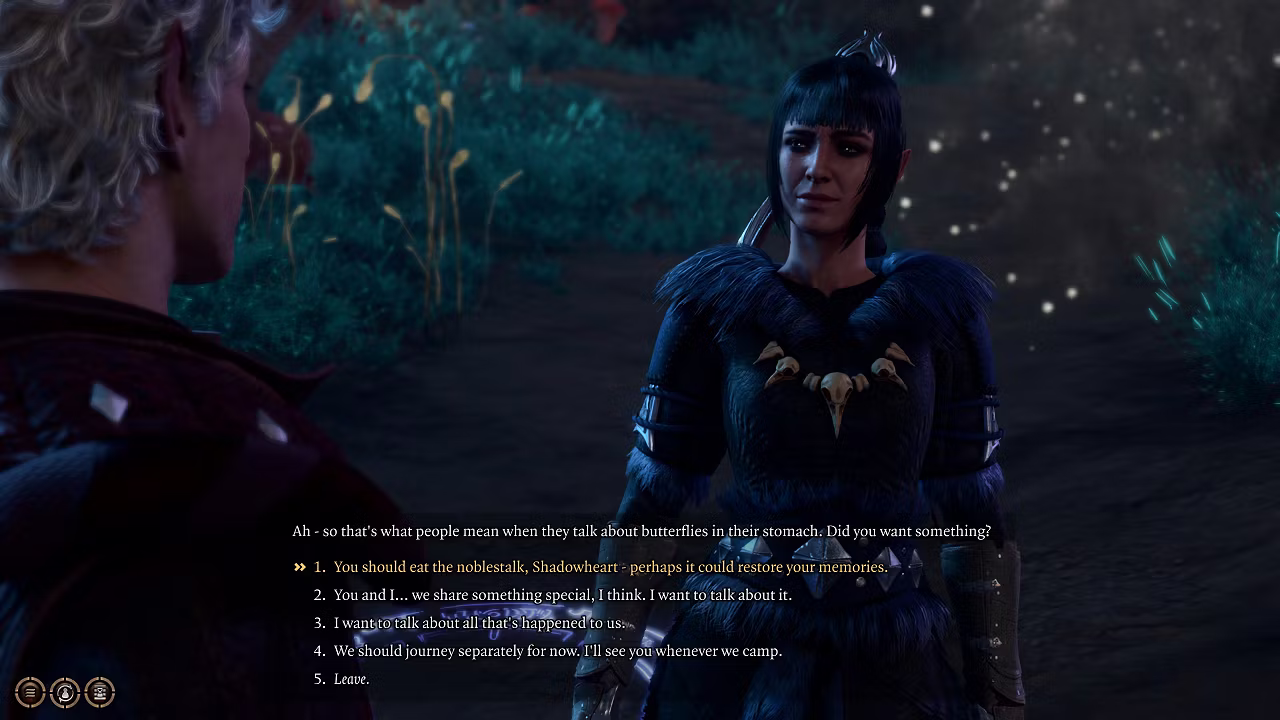
Task: Open the third round icon showing a figure
Action: [100, 692]
